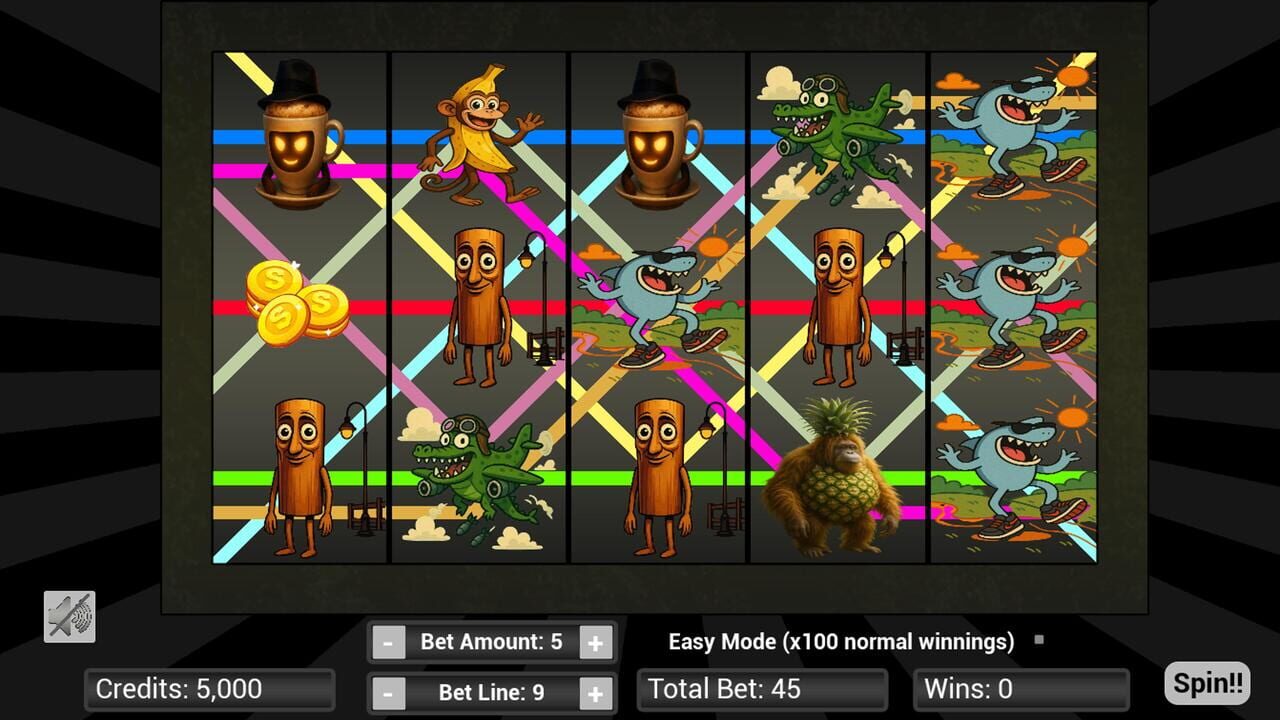Screen dimensions: 1280x720
Task: Select the Wins: 0 counter
Action: coord(1021,688)
